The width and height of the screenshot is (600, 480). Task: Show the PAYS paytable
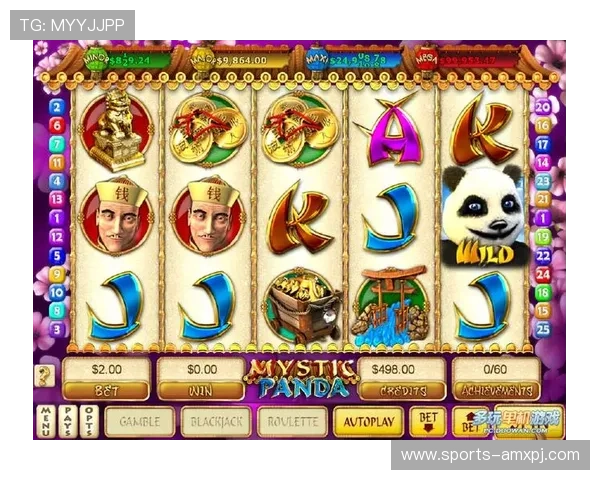pos(67,420)
